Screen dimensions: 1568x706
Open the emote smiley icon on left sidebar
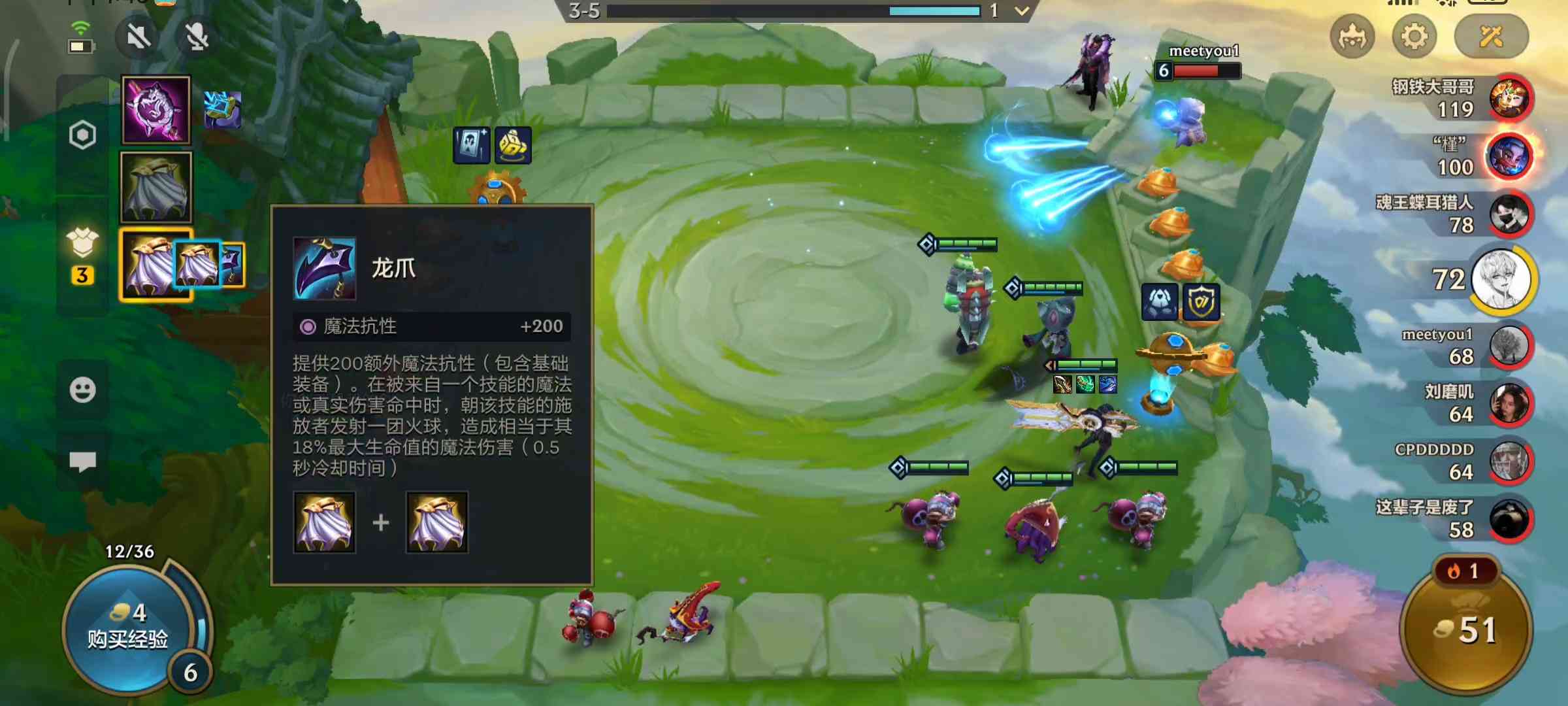click(x=82, y=390)
